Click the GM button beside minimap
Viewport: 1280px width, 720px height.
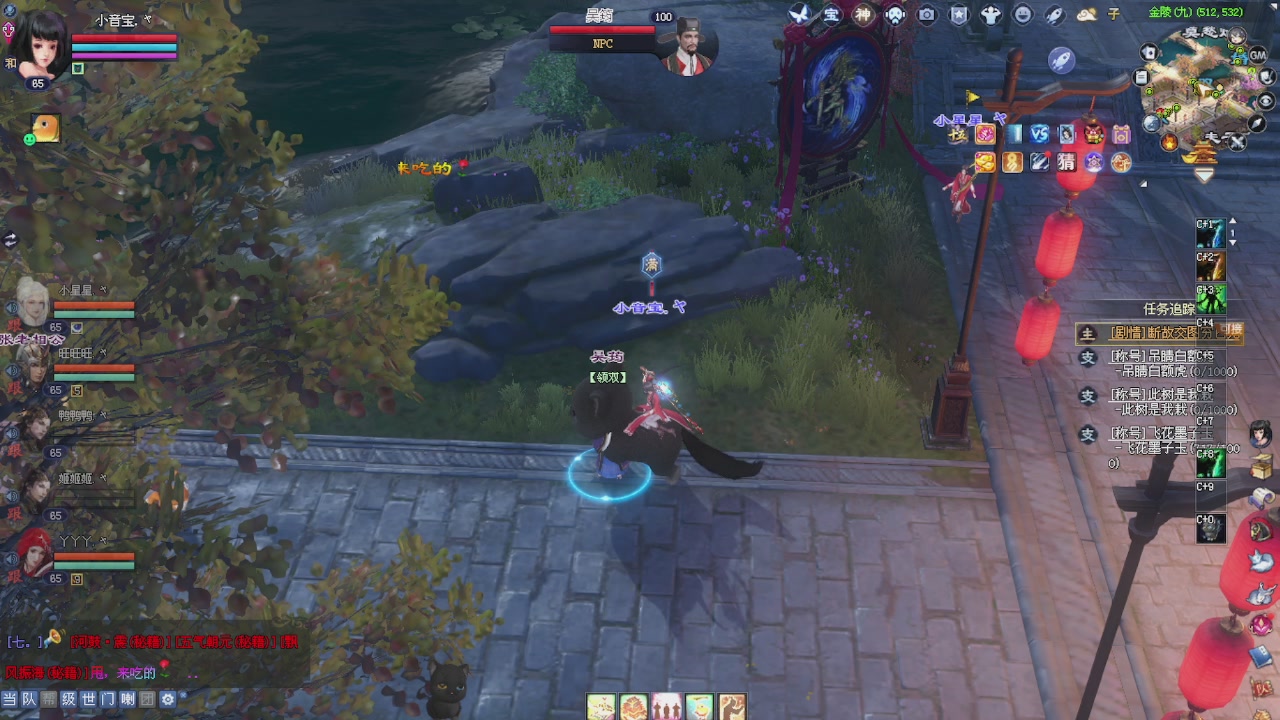(1258, 56)
